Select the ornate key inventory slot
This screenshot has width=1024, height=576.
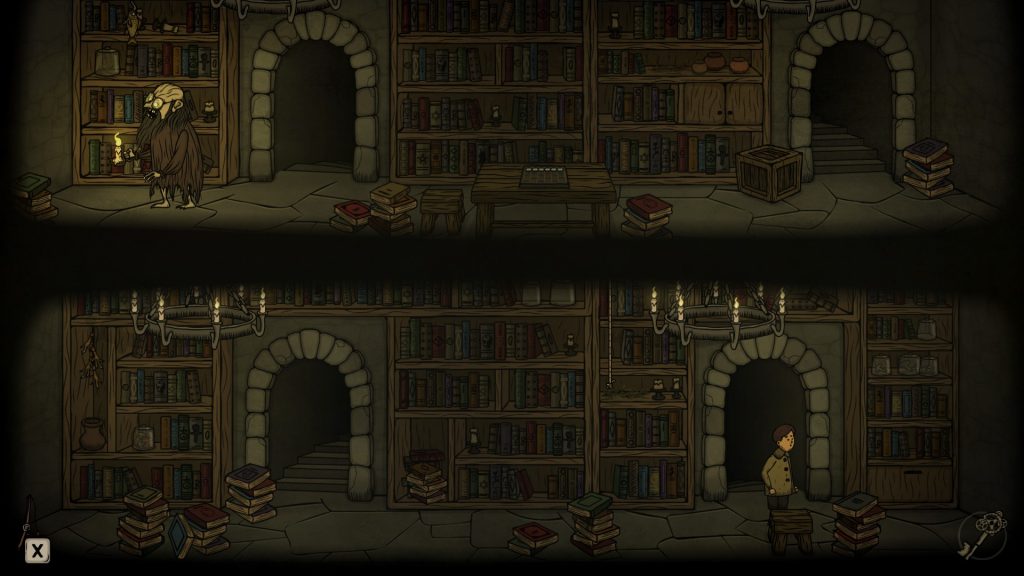(980, 535)
